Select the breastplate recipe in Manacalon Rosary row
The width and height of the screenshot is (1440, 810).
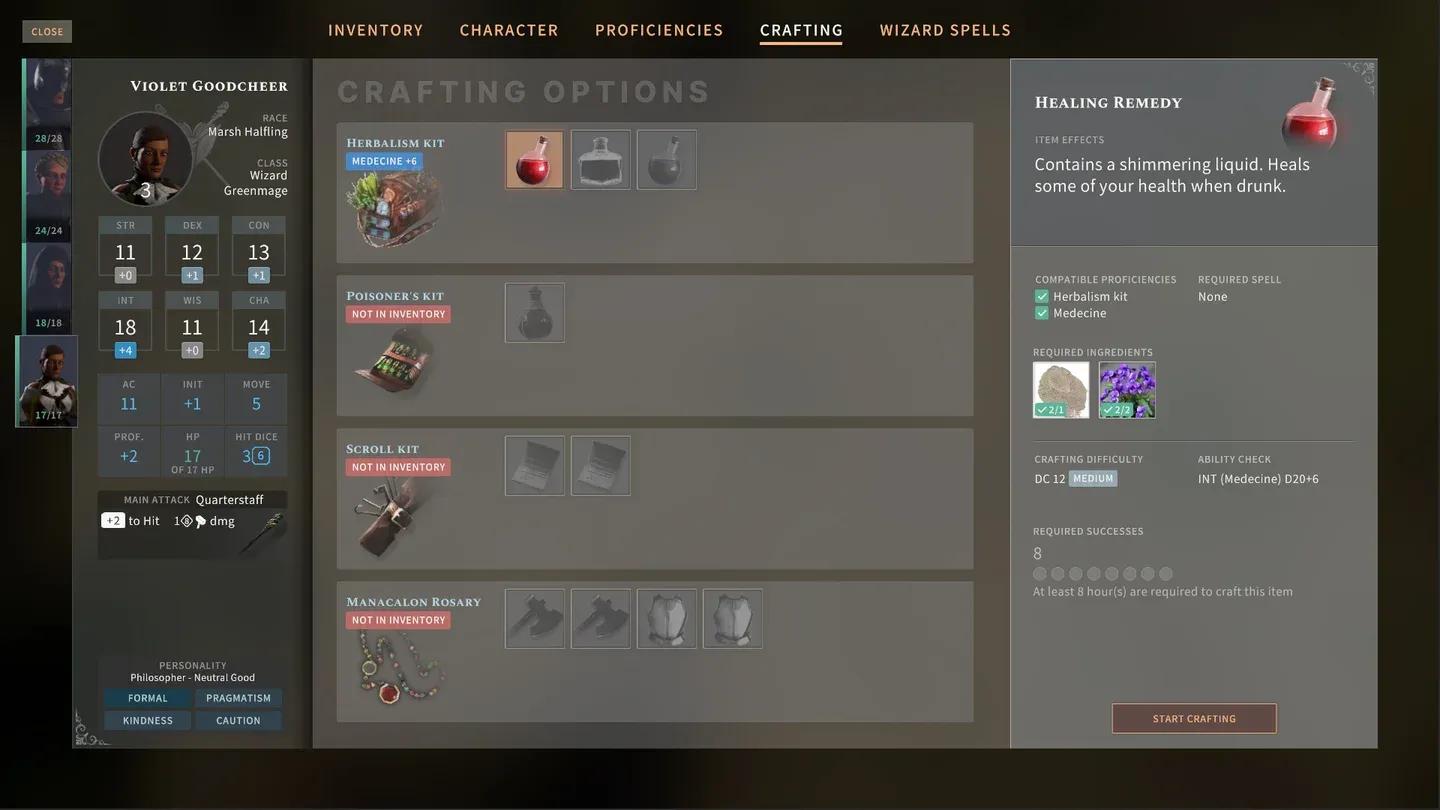tap(667, 617)
